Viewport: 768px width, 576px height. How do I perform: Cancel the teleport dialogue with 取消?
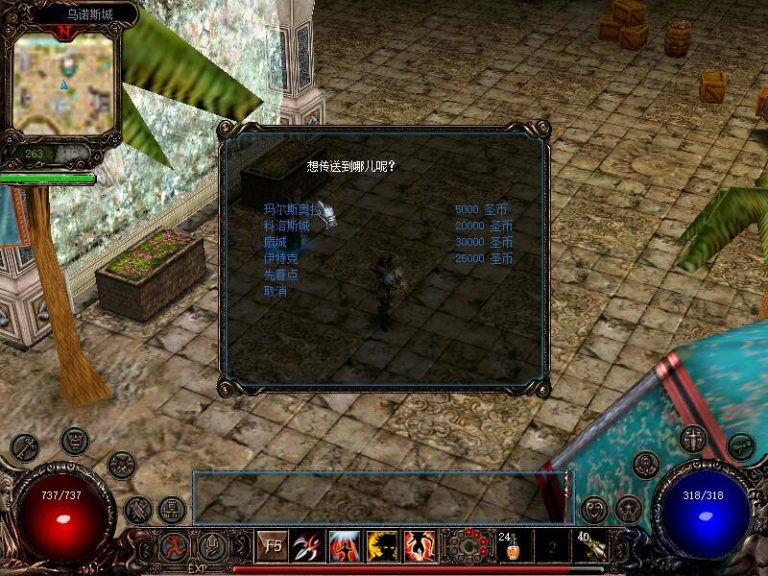[x=274, y=291]
